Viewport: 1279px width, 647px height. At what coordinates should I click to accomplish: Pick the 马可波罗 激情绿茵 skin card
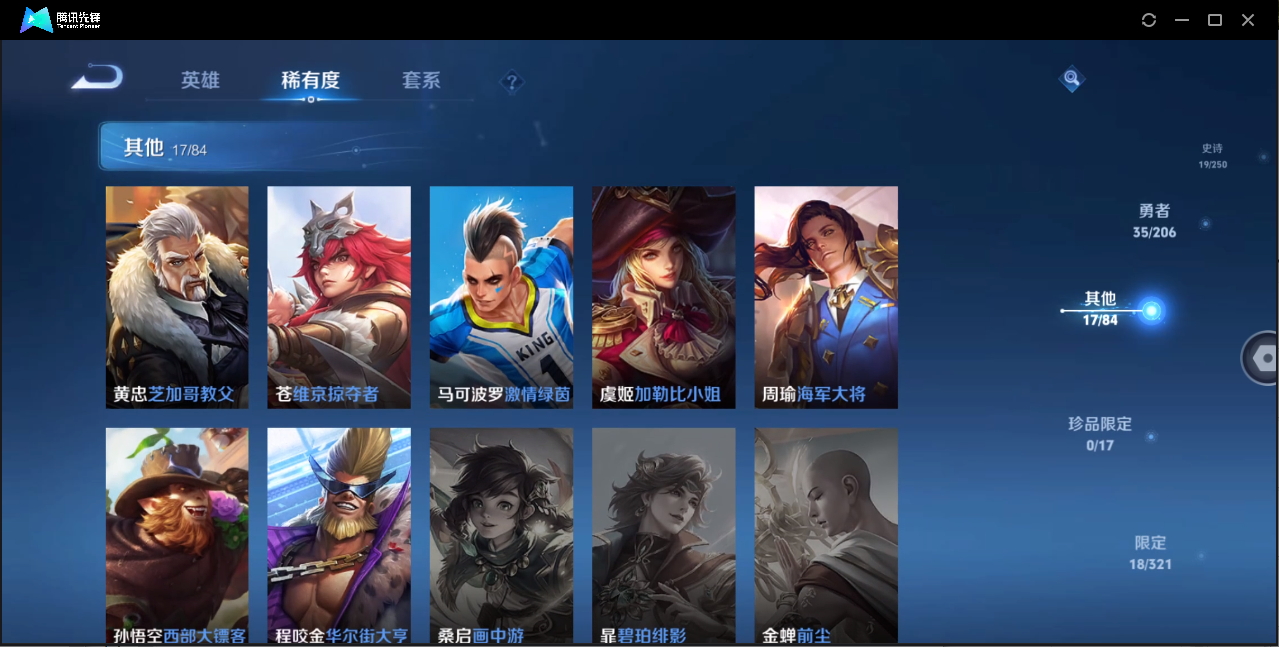pyautogui.click(x=501, y=297)
